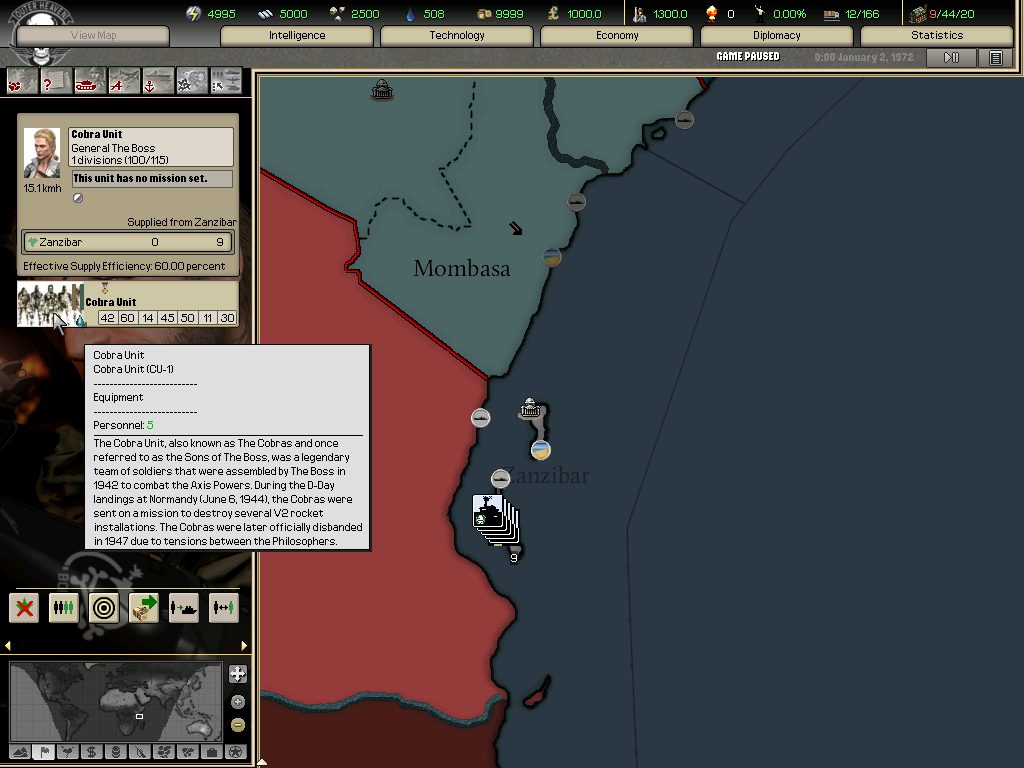
Task: Zoom out the map with the minus button
Action: click(237, 725)
